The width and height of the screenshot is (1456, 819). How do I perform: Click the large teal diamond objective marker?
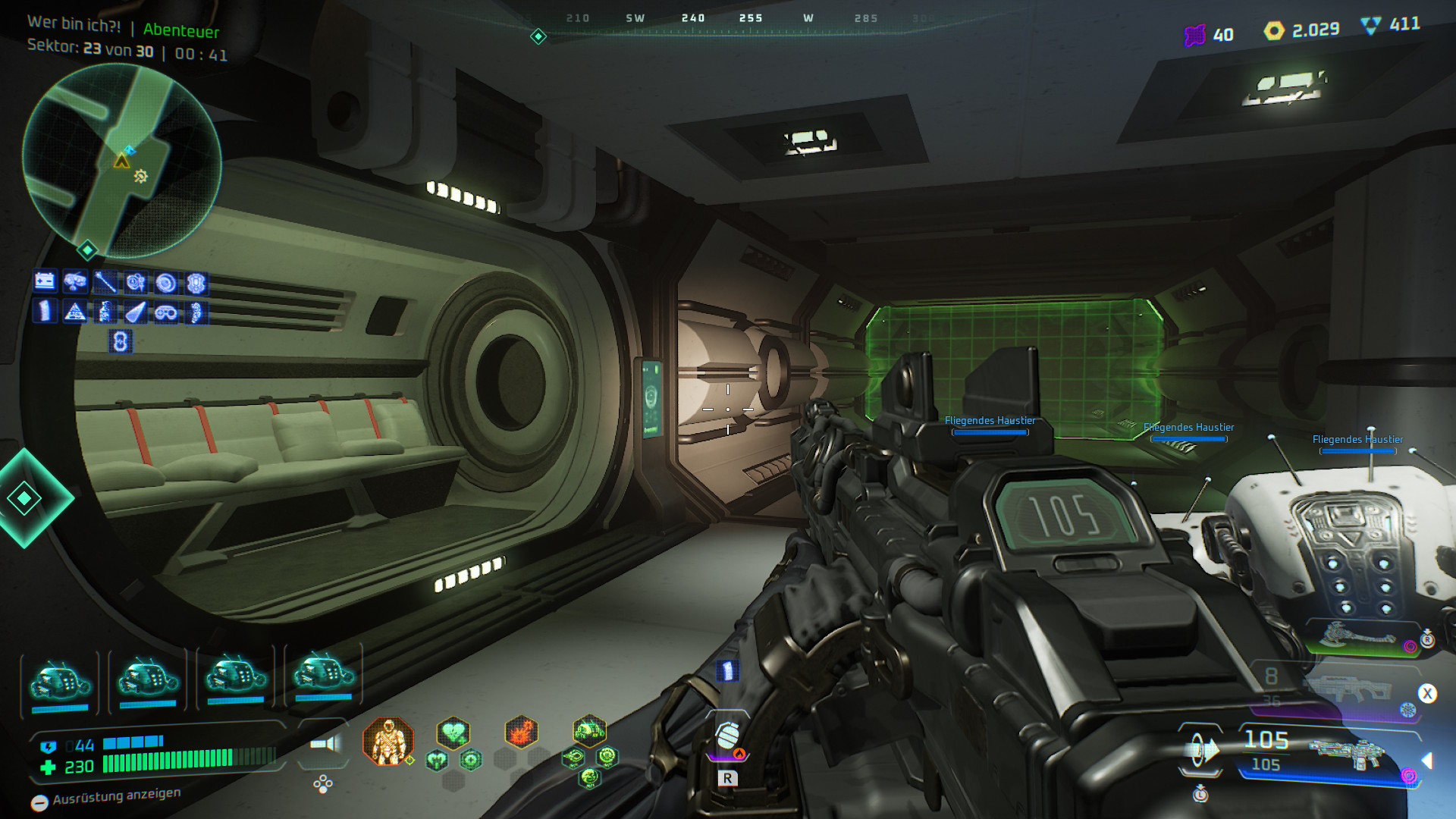(24, 498)
